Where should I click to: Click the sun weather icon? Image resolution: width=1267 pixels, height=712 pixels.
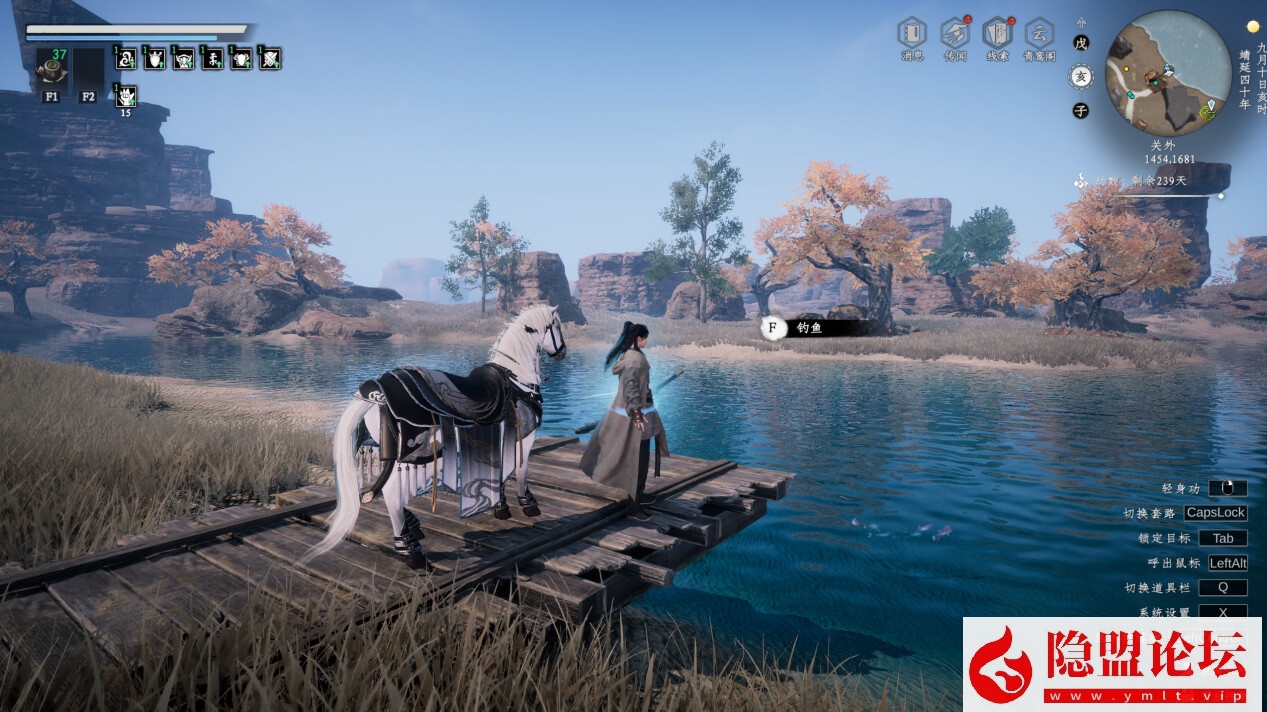(1252, 26)
